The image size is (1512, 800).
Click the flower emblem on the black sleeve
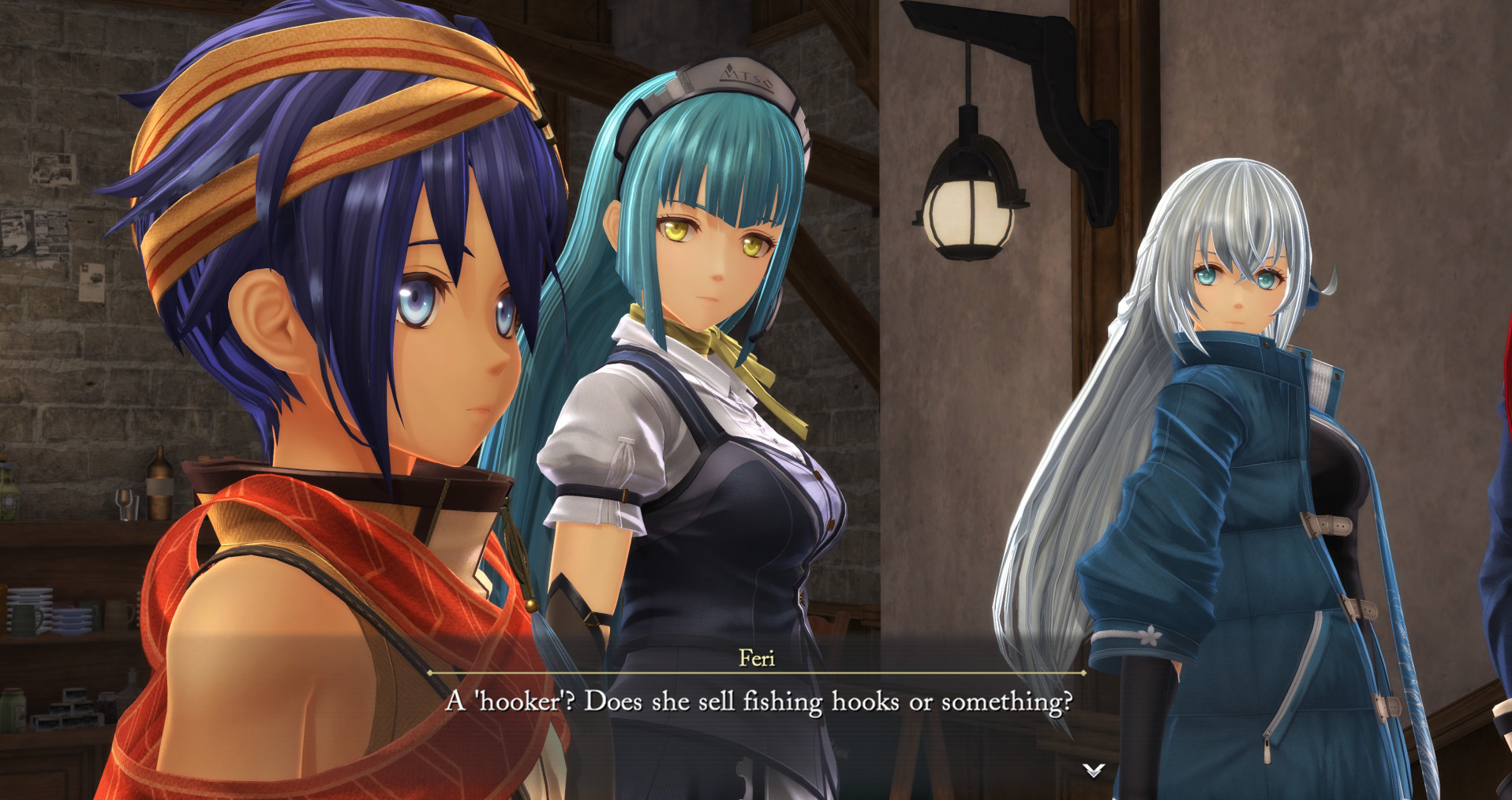pos(1150,635)
